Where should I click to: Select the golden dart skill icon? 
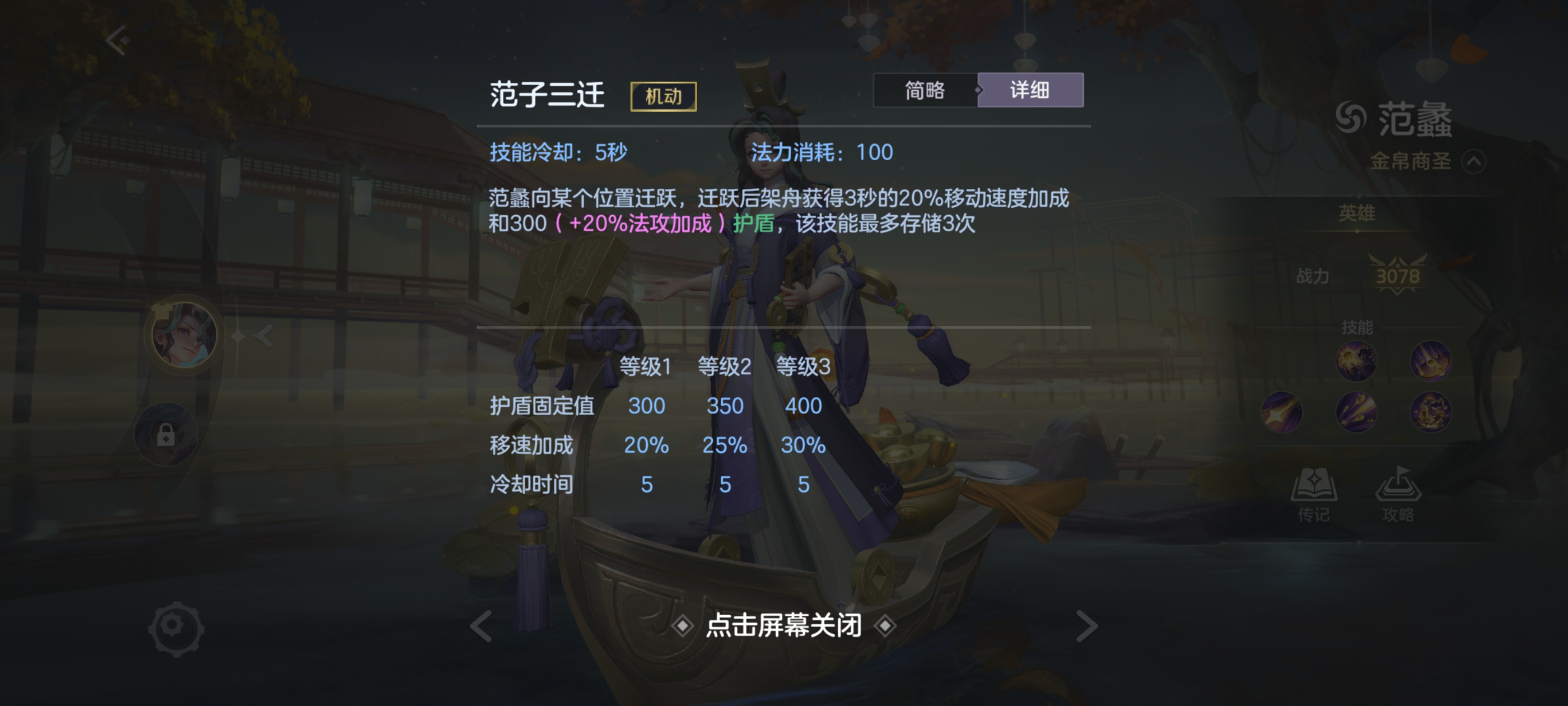1282,412
